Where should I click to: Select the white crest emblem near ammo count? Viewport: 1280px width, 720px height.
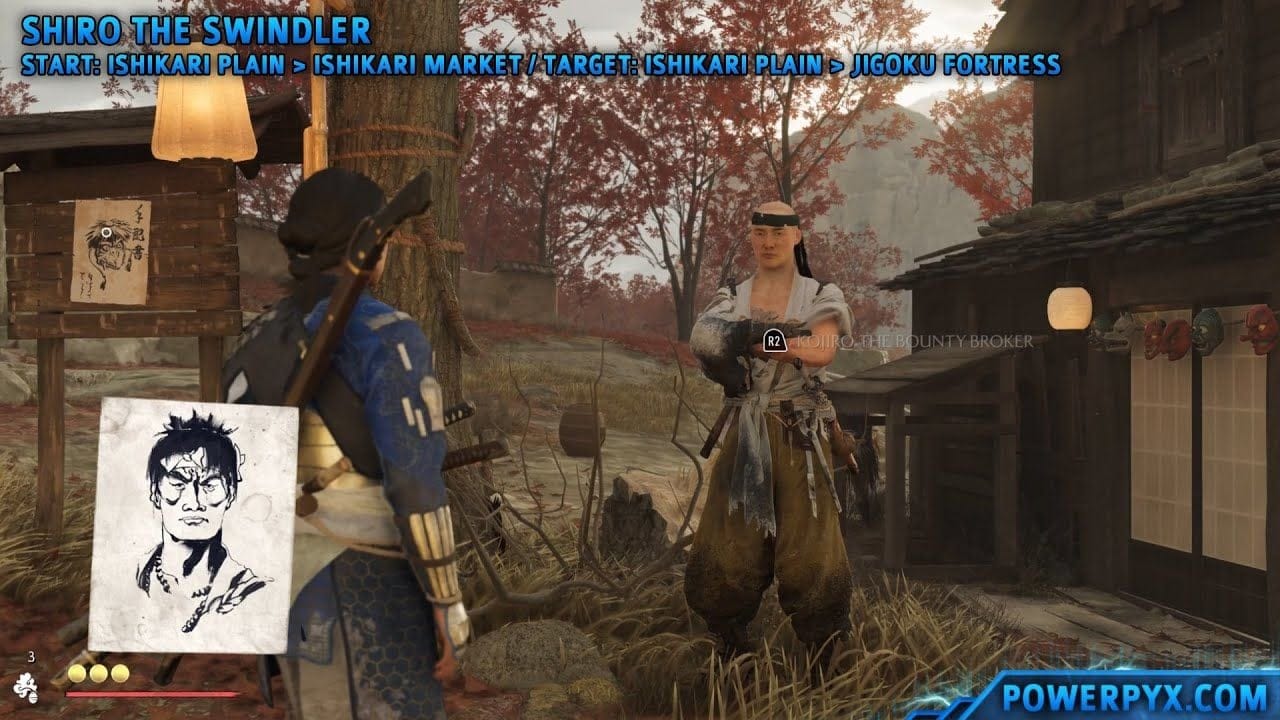pyautogui.click(x=27, y=687)
